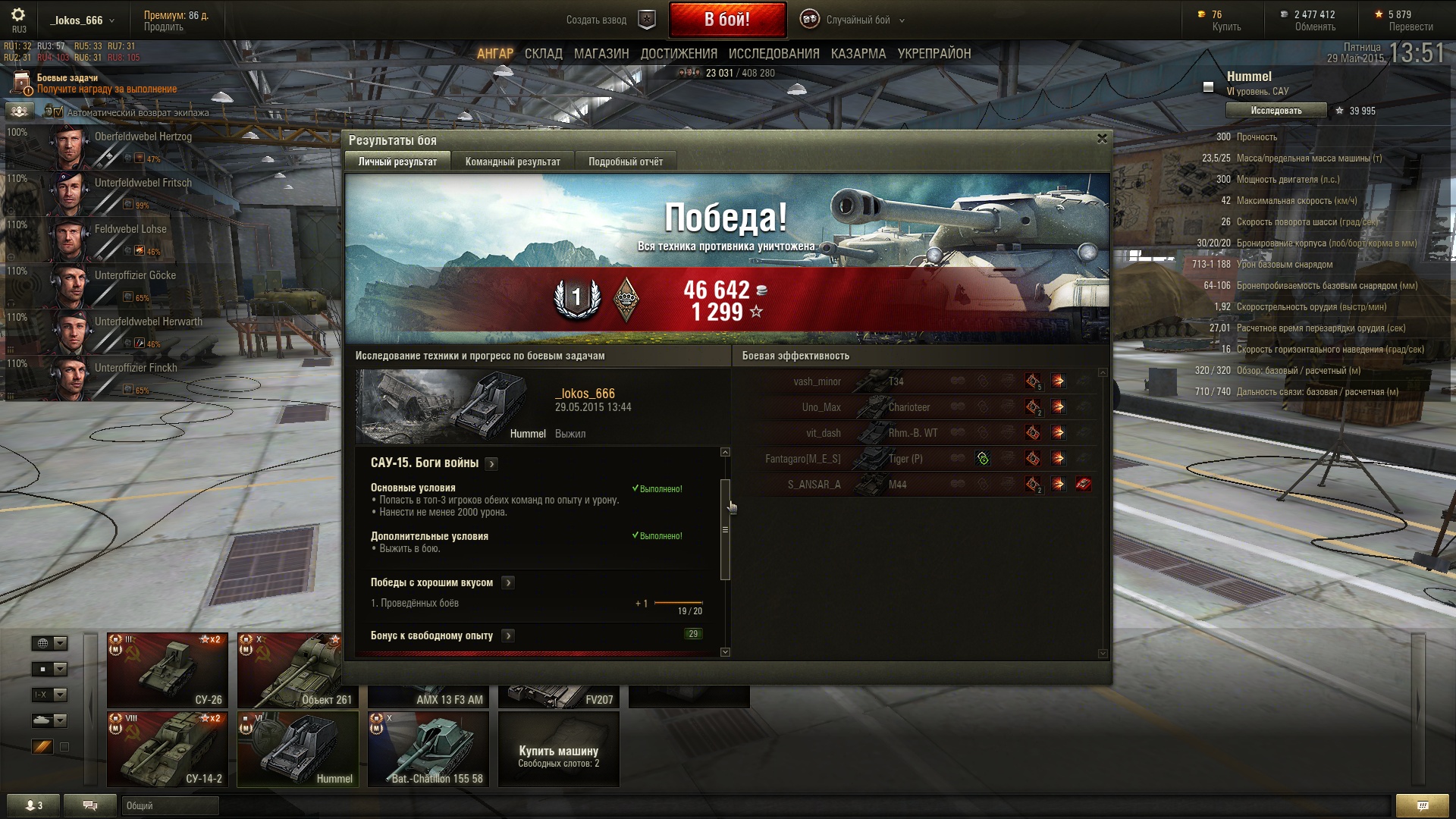The width and height of the screenshot is (1456, 819).
Task: Open the settings gear menu
Action: 18,14
